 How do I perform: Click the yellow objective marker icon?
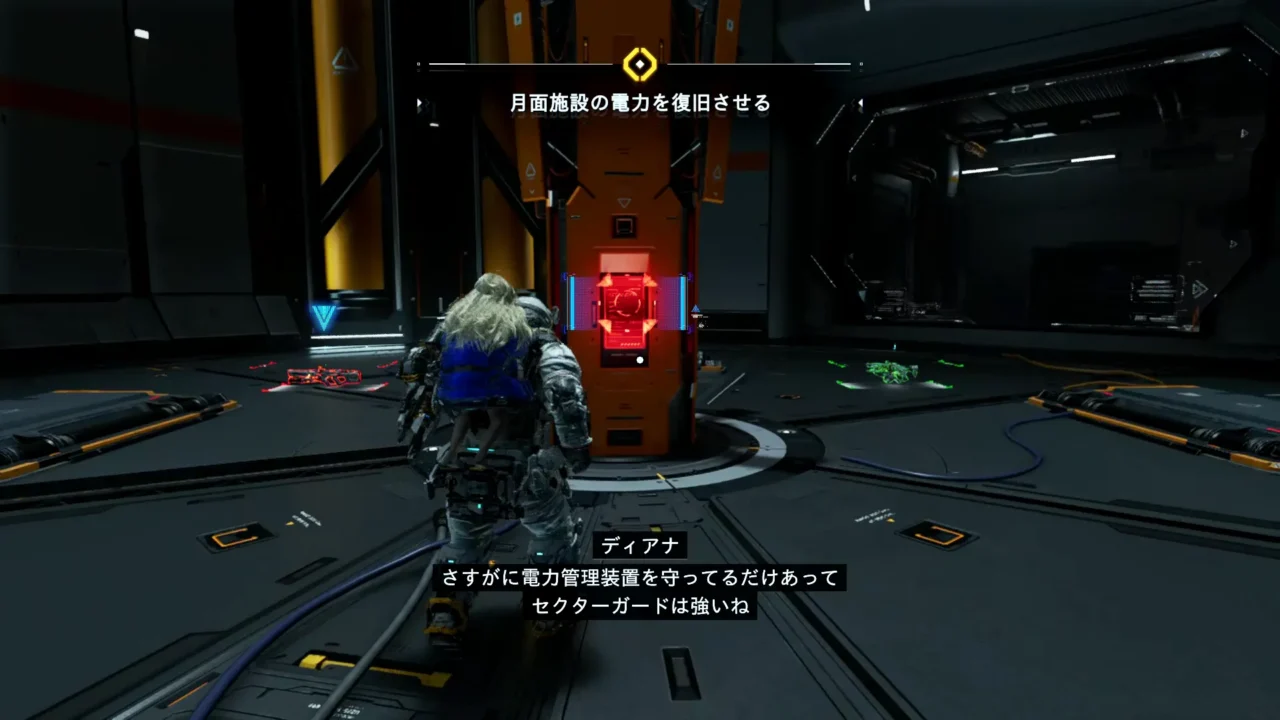coord(640,65)
